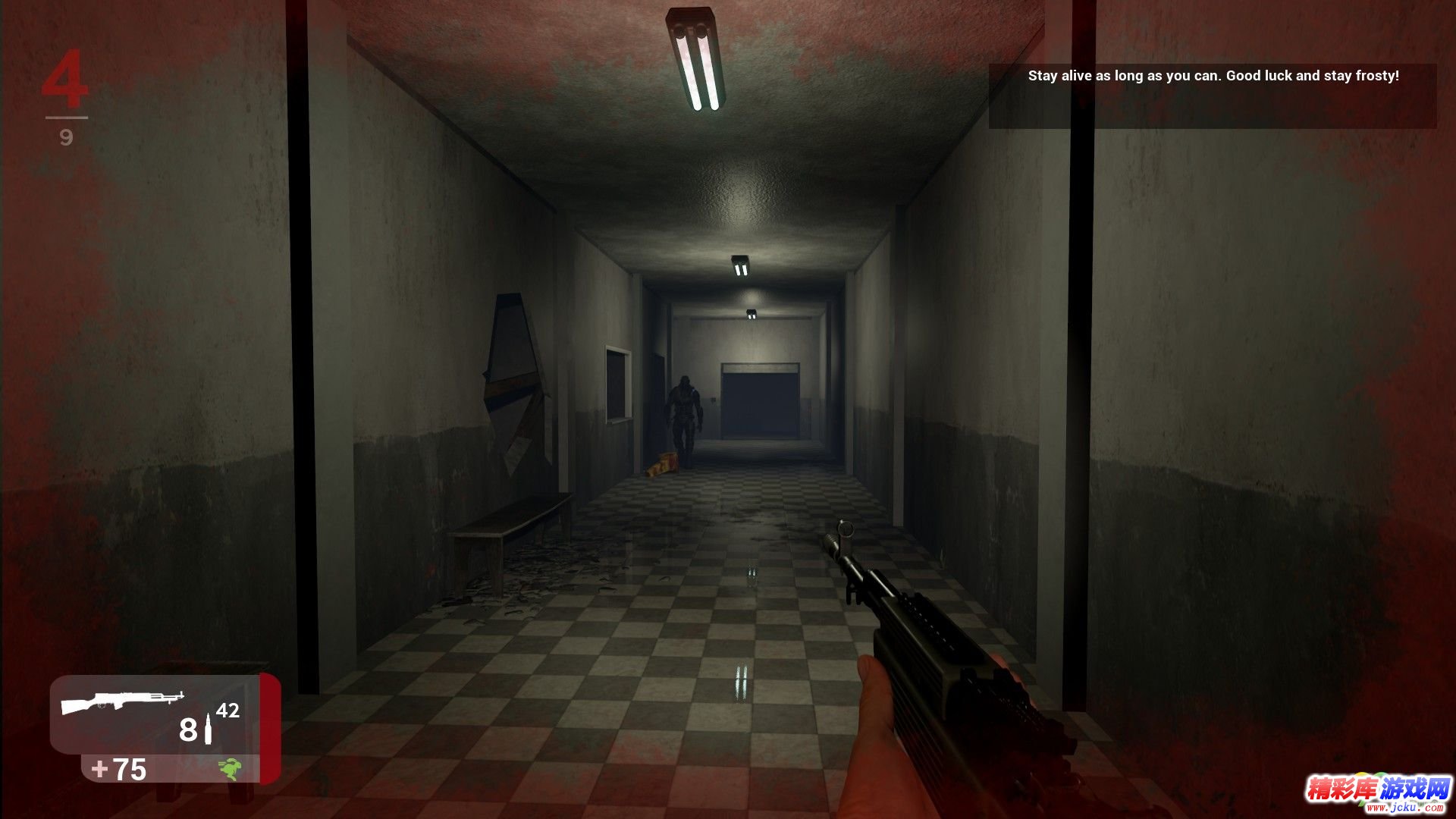1456x819 pixels.
Task: Click the green running figure icon
Action: click(231, 769)
